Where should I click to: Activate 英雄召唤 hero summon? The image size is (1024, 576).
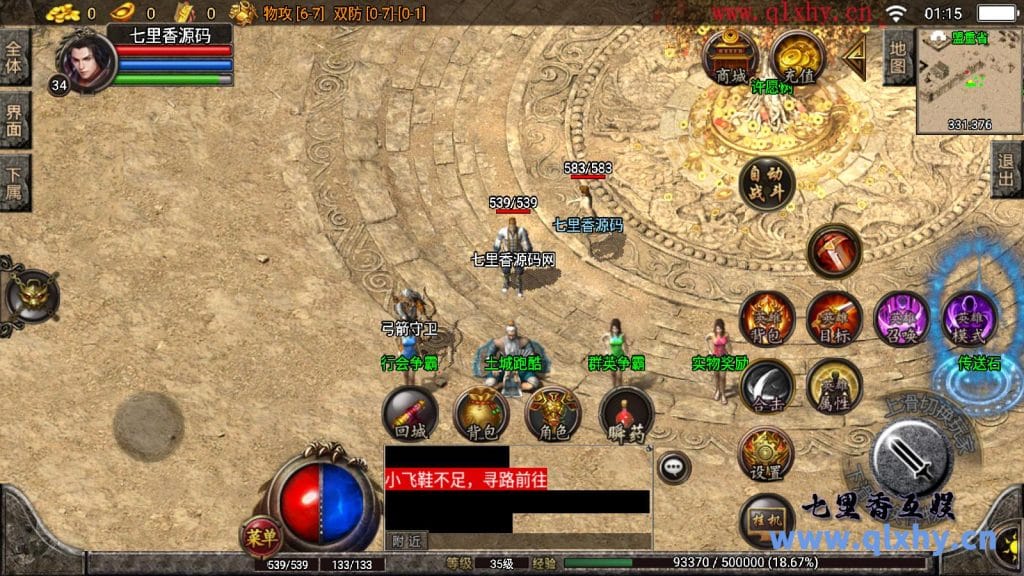(x=901, y=319)
